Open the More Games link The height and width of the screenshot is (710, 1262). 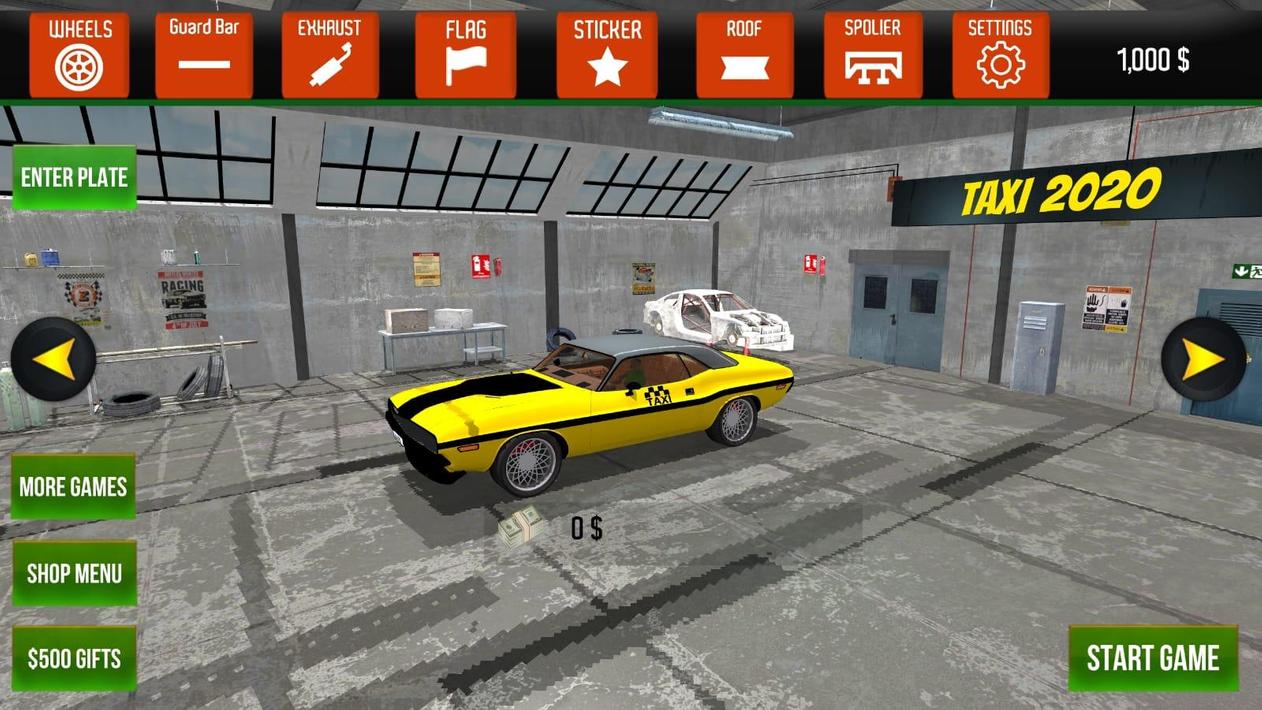[x=73, y=487]
